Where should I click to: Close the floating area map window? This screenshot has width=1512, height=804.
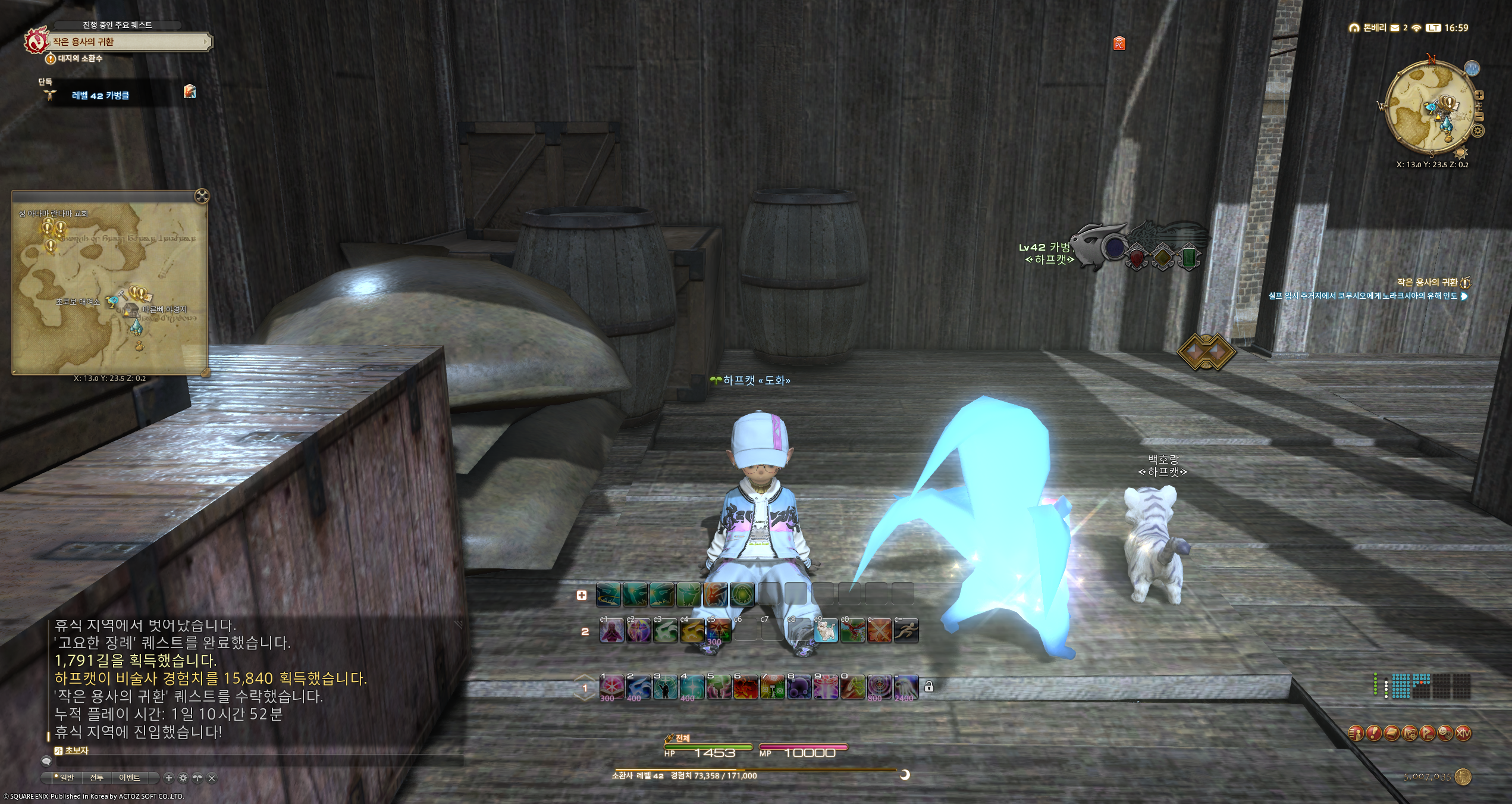[x=202, y=196]
